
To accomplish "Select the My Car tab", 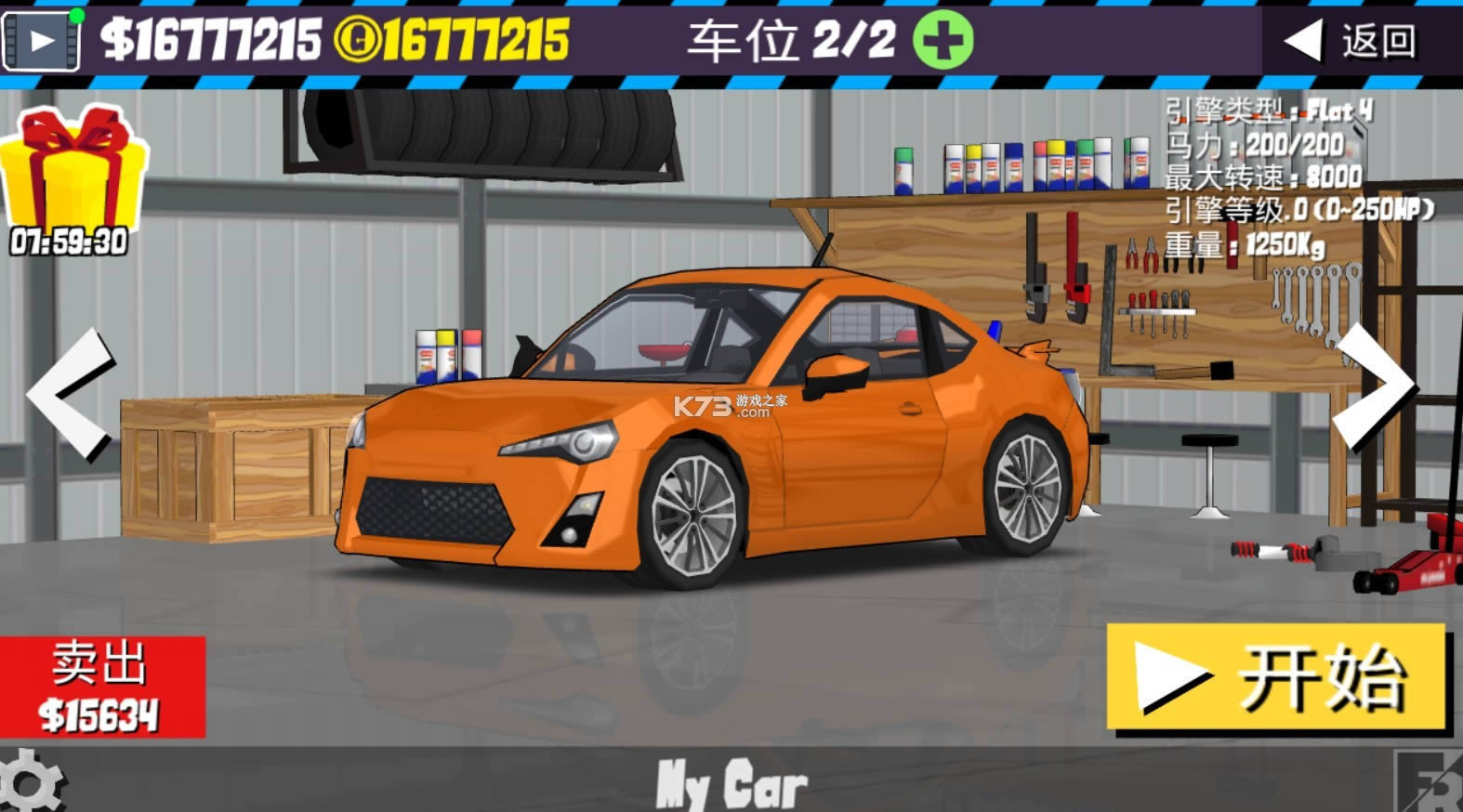I will (x=731, y=785).
